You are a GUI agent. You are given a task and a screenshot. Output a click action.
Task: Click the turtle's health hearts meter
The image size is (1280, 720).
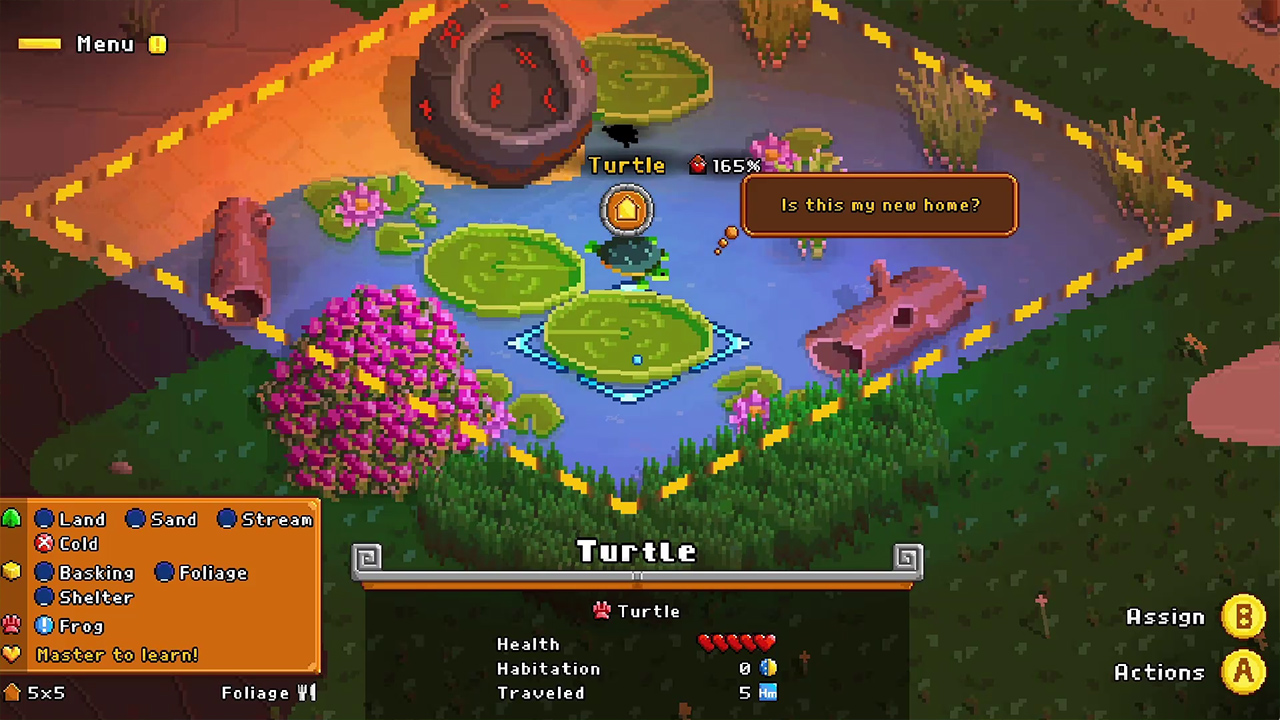pos(737,643)
